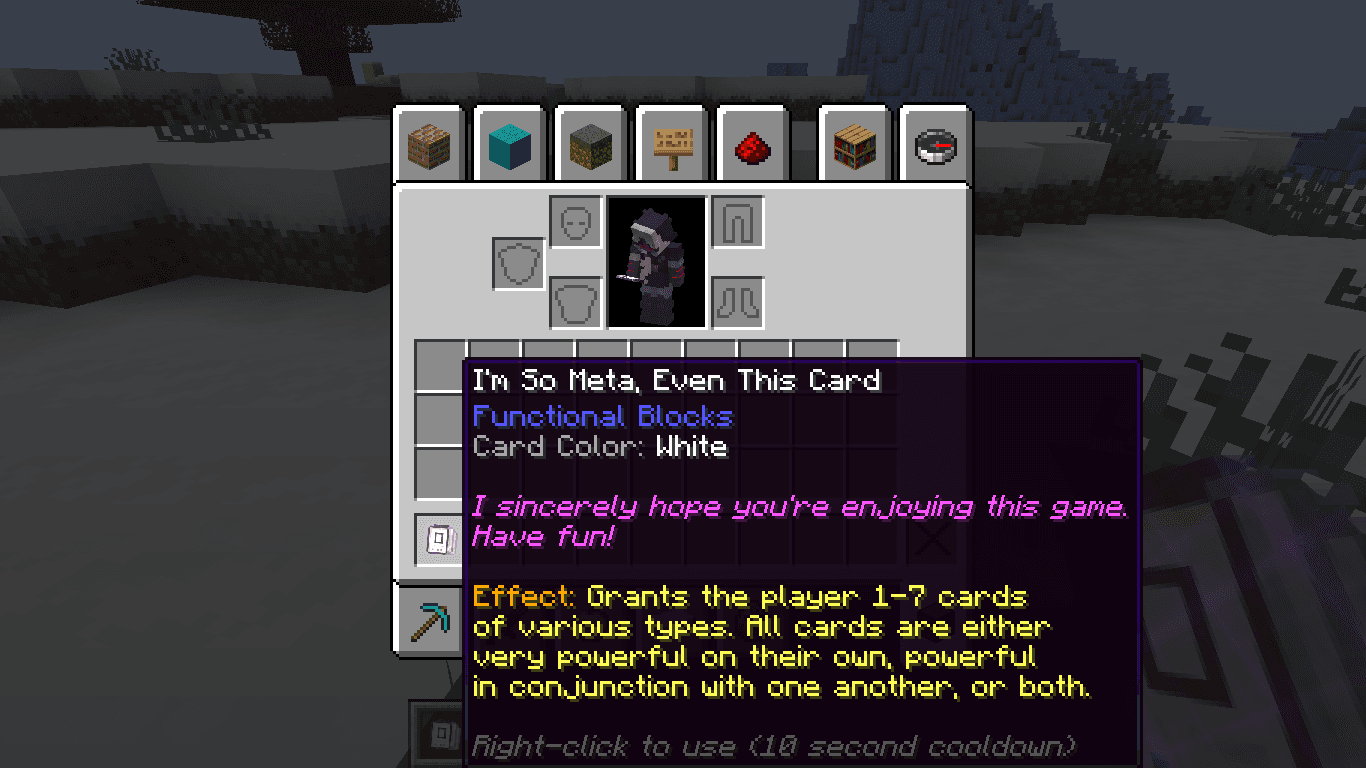Switch to the cyan block Colored Blocks tab
This screenshot has height=768, width=1366.
tap(511, 147)
